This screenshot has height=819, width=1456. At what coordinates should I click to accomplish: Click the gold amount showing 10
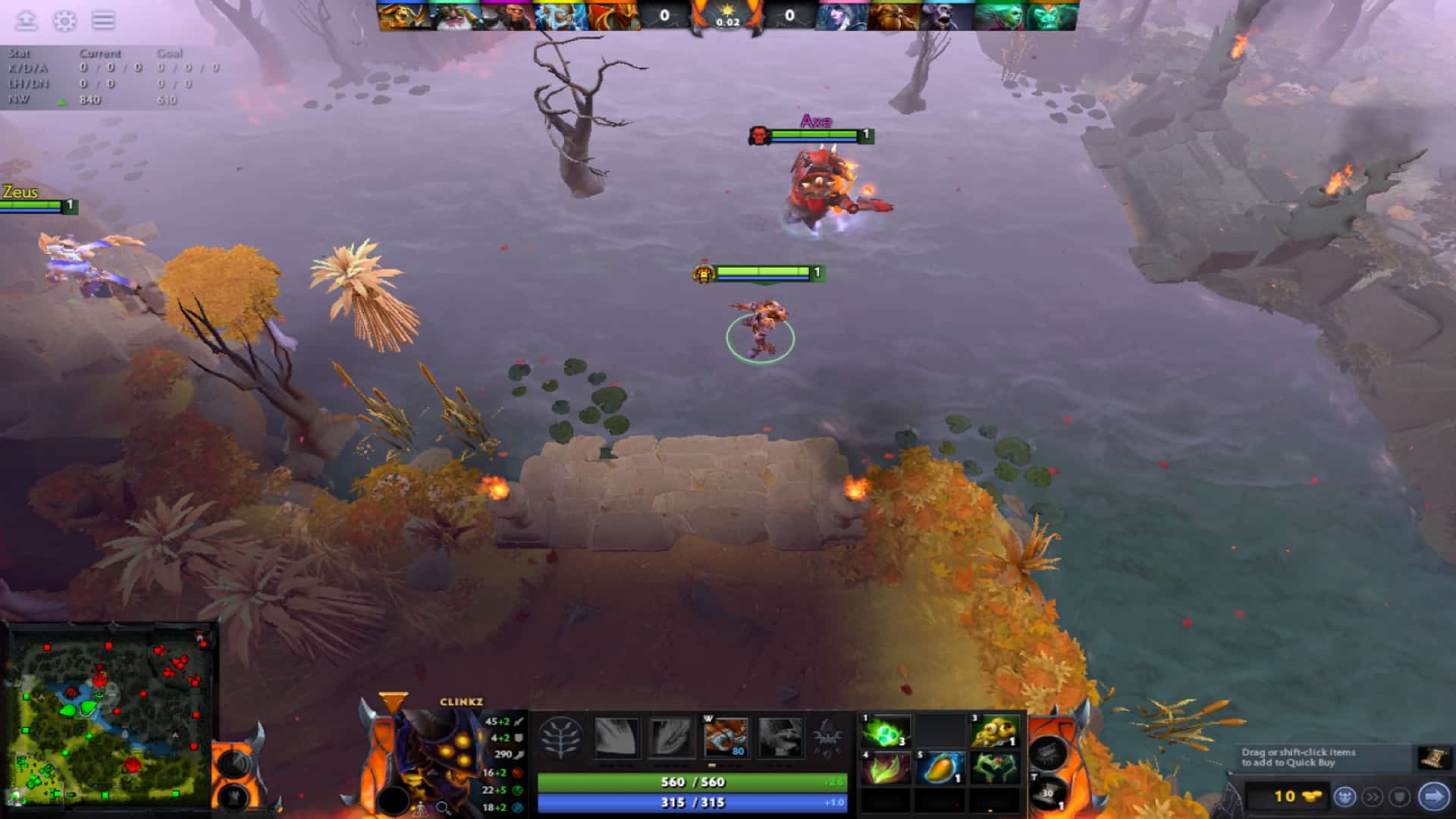pyautogui.click(x=1285, y=795)
